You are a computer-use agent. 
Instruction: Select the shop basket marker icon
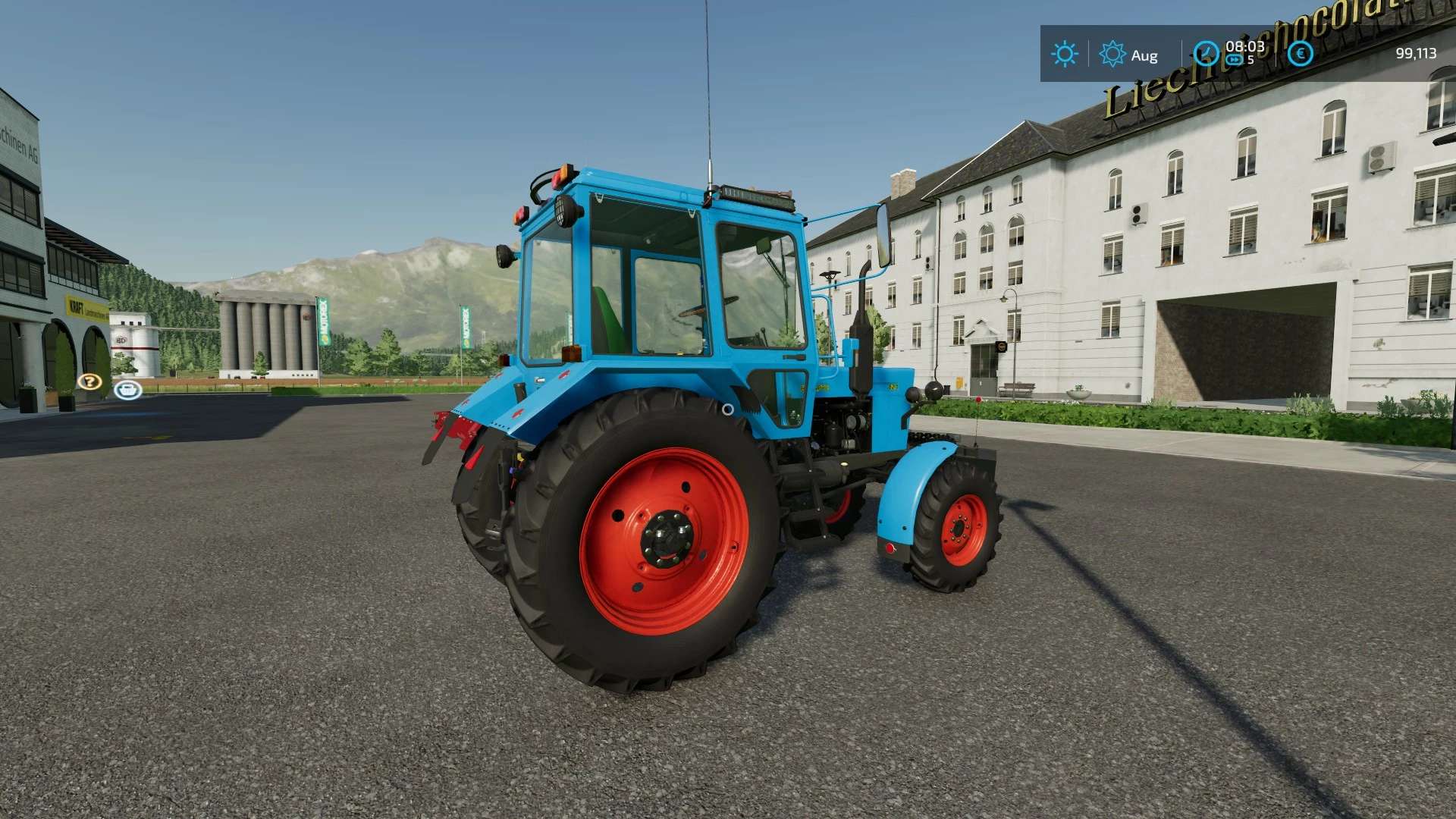click(x=127, y=390)
